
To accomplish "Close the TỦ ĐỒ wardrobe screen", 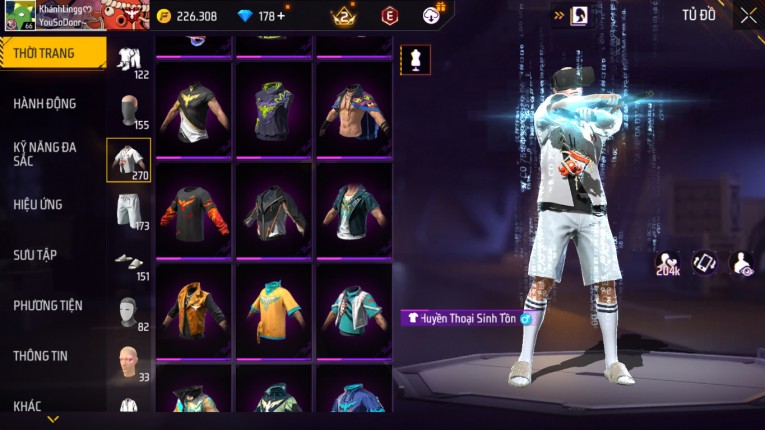I will (x=748, y=15).
